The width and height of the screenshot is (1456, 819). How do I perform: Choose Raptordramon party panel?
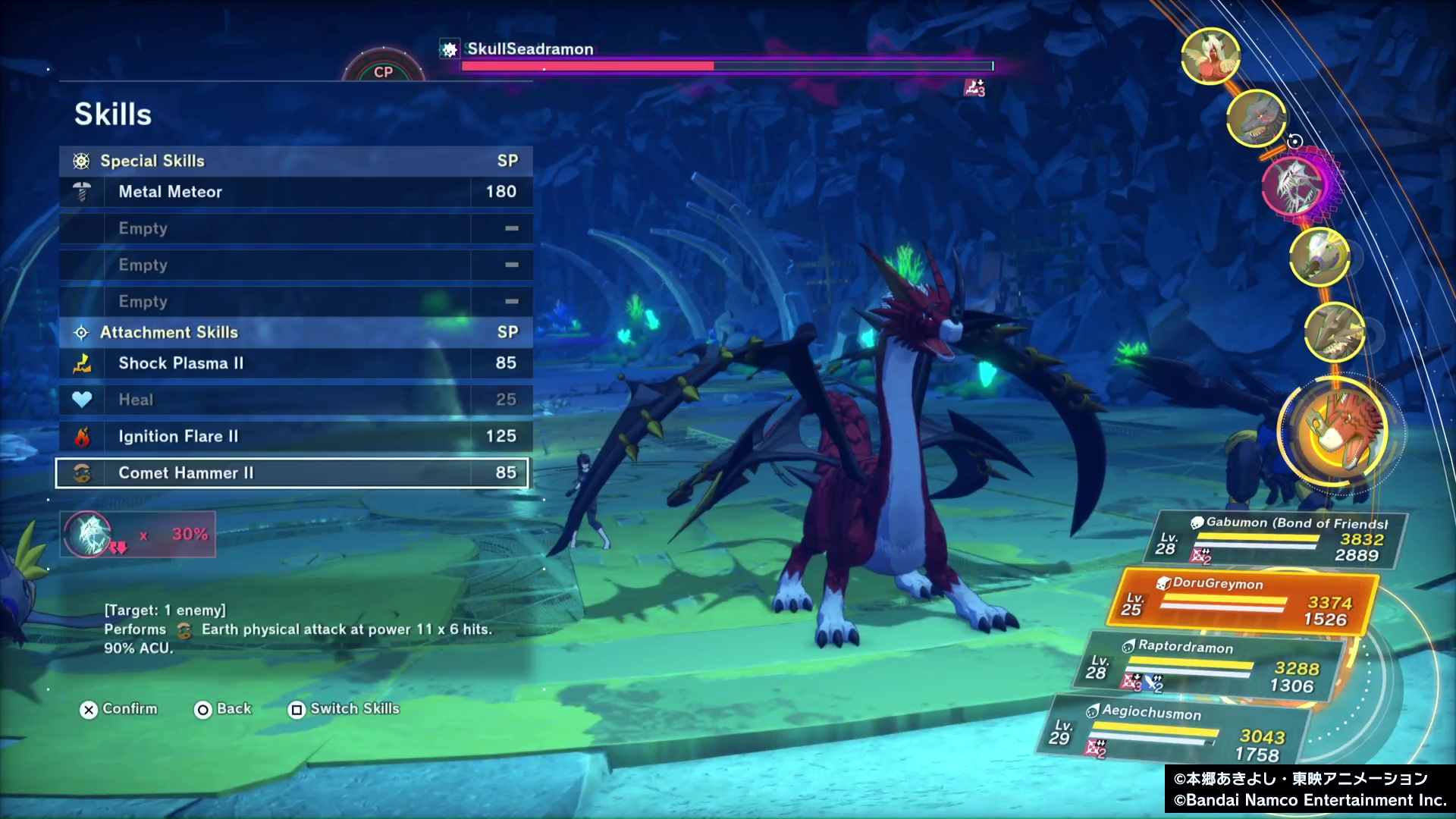pyautogui.click(x=1213, y=666)
